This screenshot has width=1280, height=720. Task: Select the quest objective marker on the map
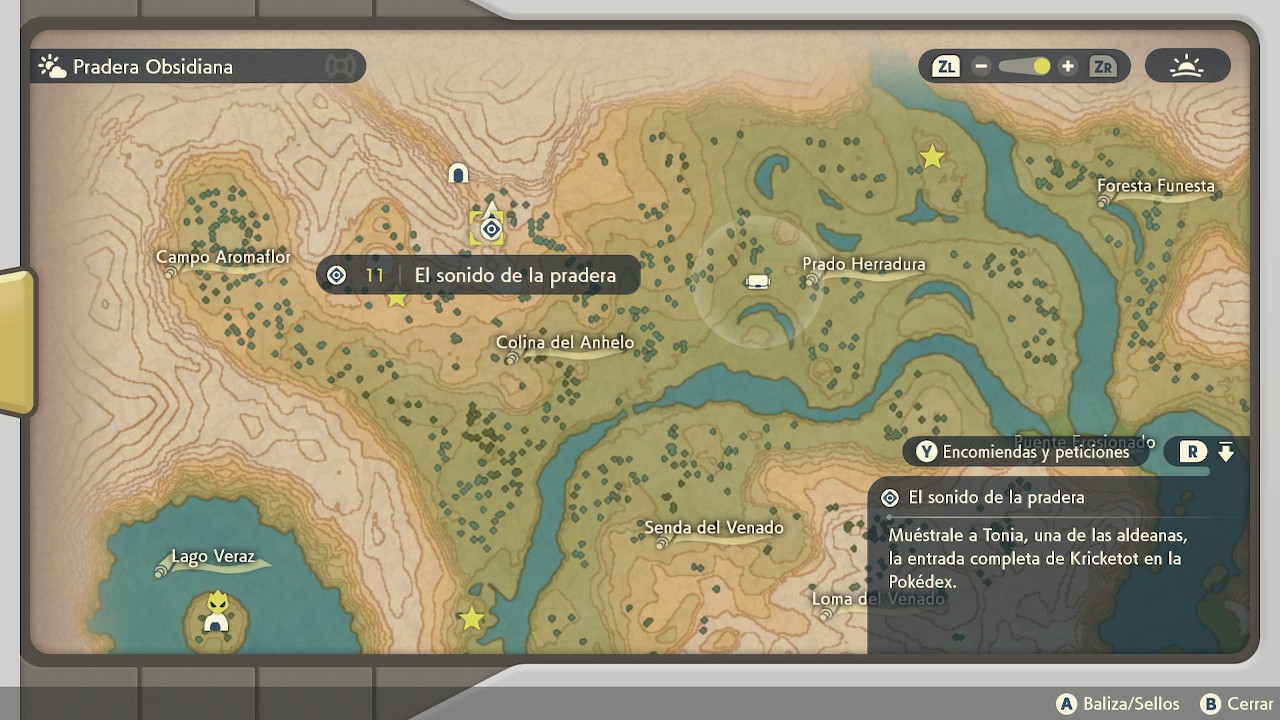pos(491,230)
